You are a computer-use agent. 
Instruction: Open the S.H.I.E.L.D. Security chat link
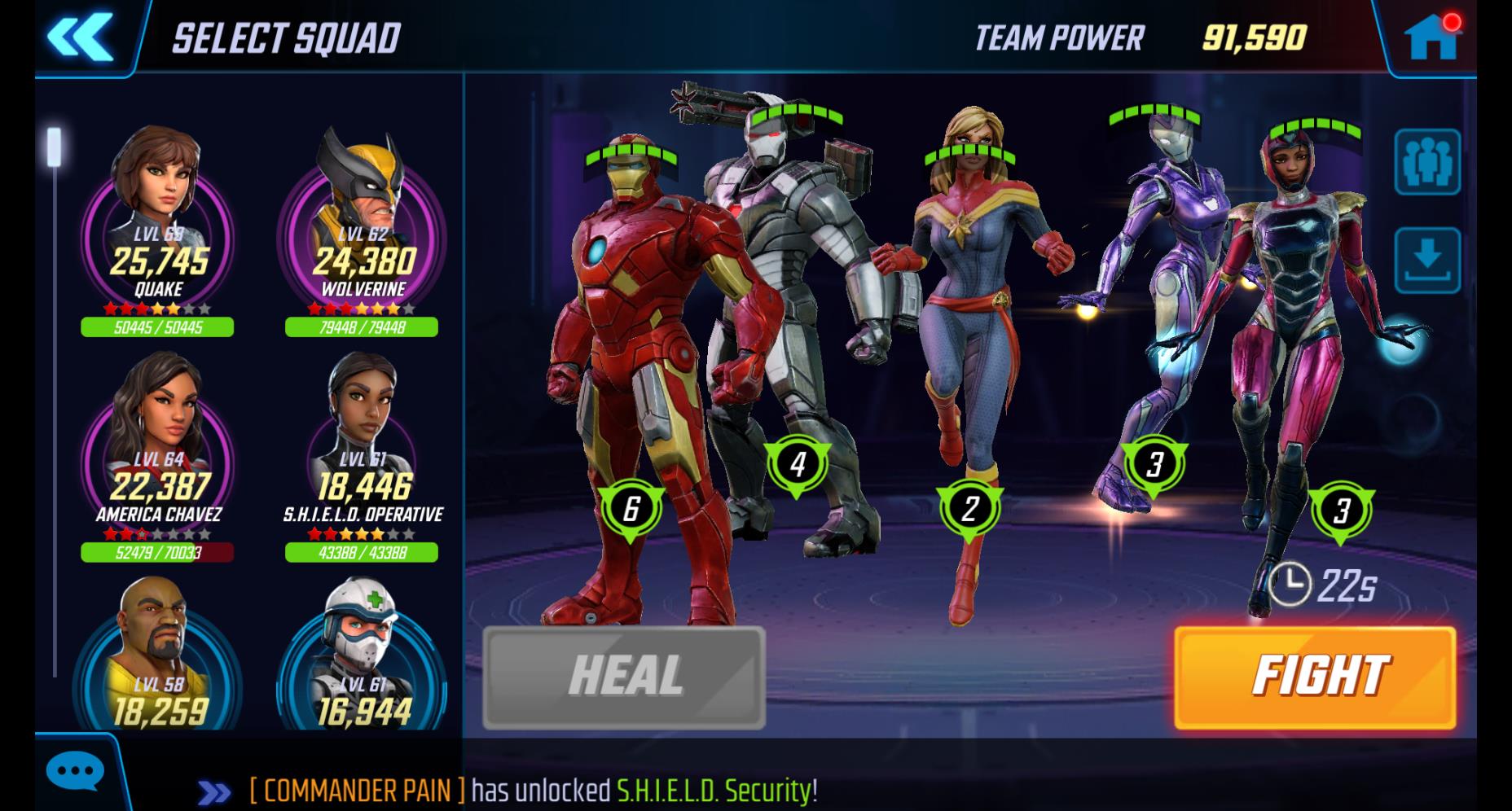(x=714, y=790)
